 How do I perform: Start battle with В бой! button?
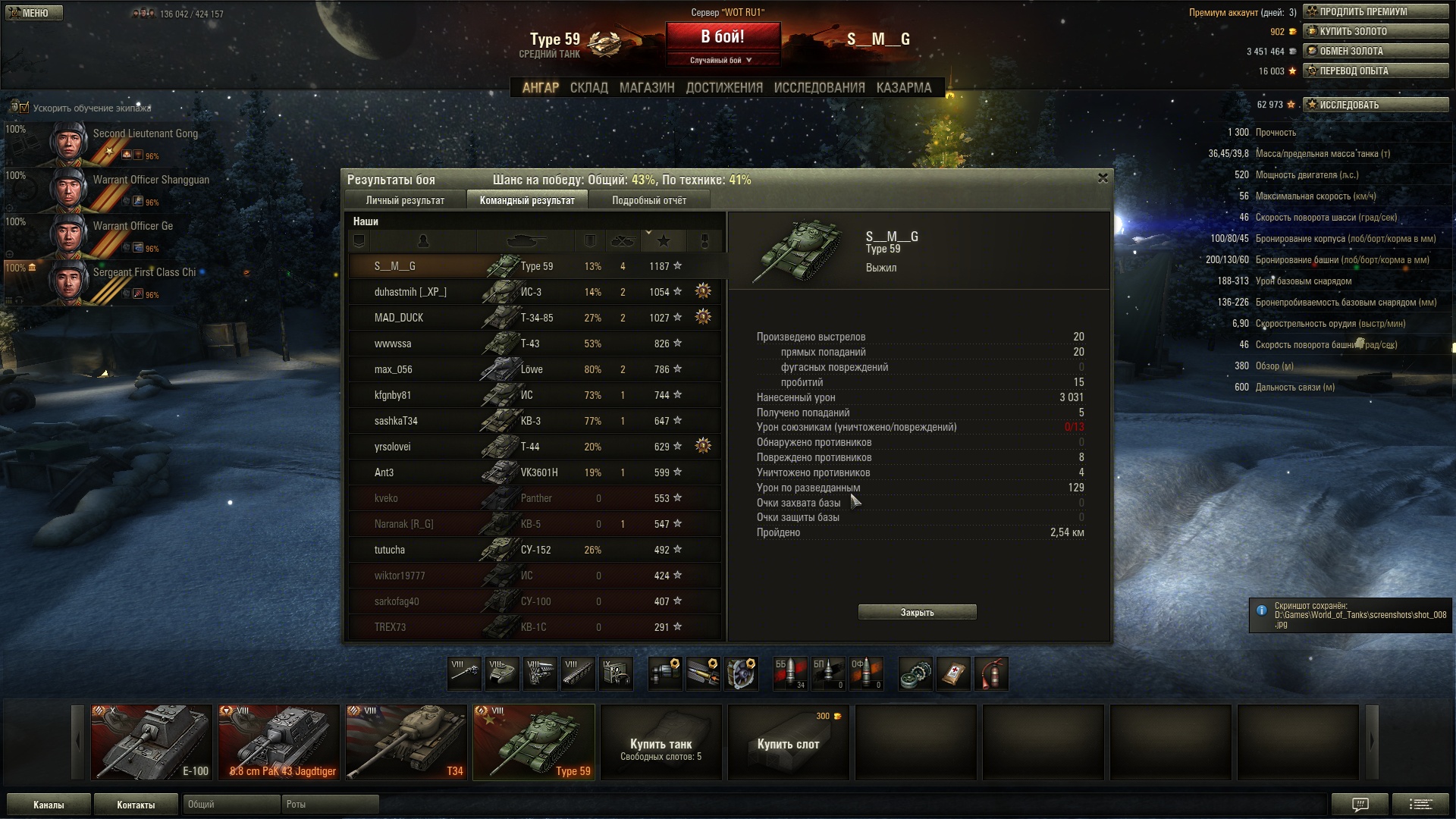pyautogui.click(x=722, y=37)
